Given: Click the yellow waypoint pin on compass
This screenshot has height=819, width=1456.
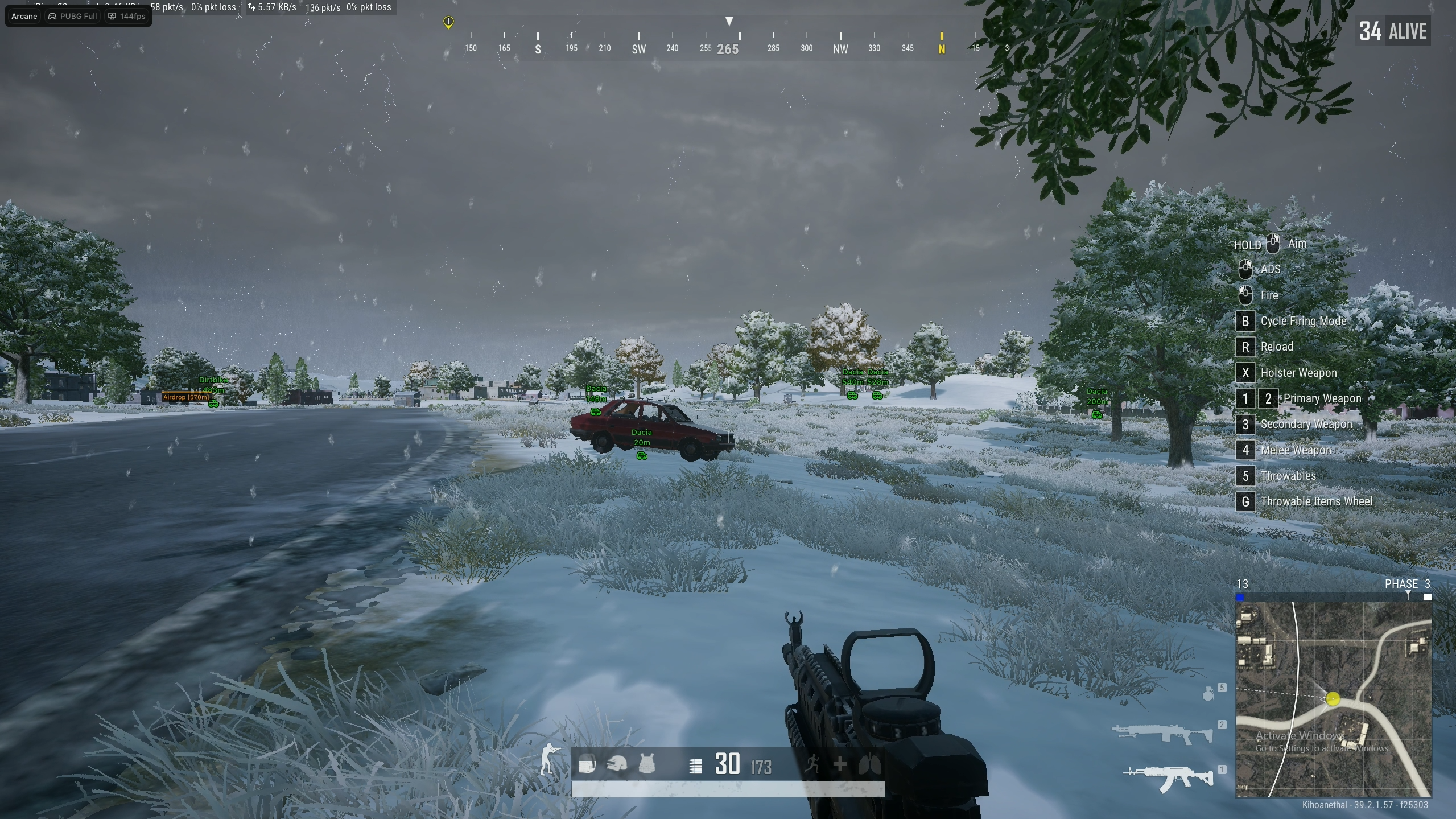Looking at the screenshot, I should click(x=448, y=22).
